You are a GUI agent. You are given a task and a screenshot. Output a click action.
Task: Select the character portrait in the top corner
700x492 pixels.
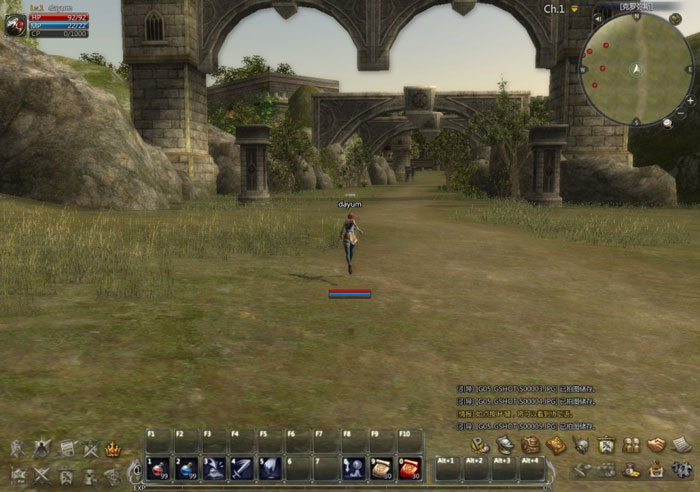tap(15, 26)
